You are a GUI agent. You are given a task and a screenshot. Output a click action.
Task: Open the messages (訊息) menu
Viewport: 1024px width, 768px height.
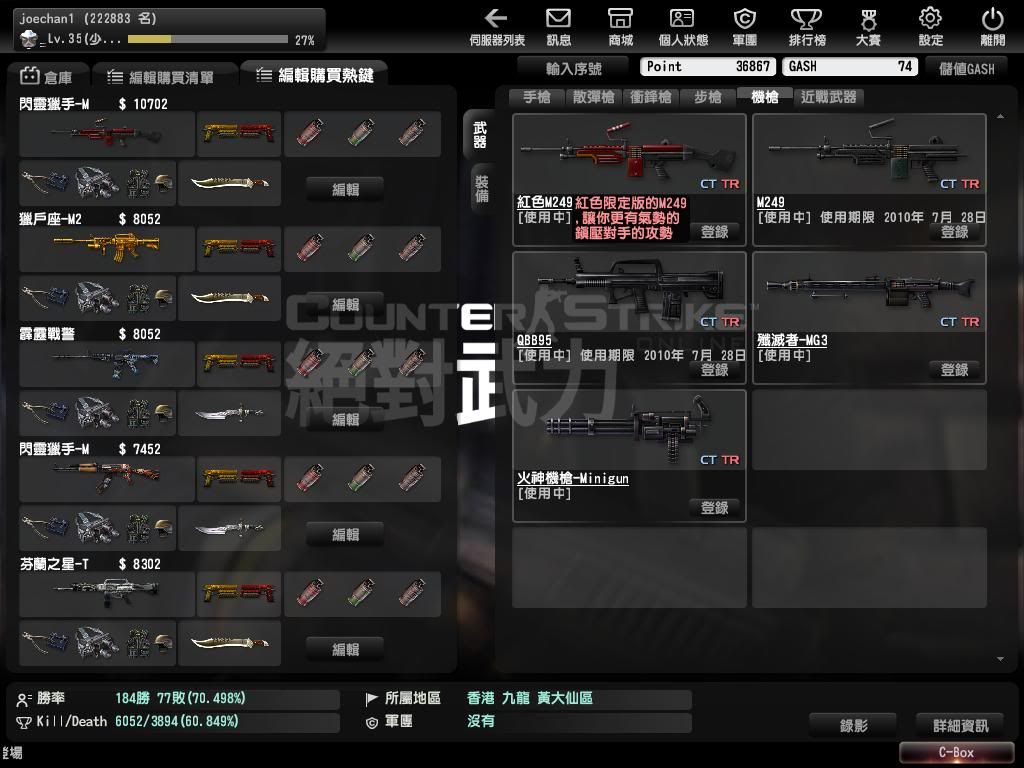click(x=559, y=26)
